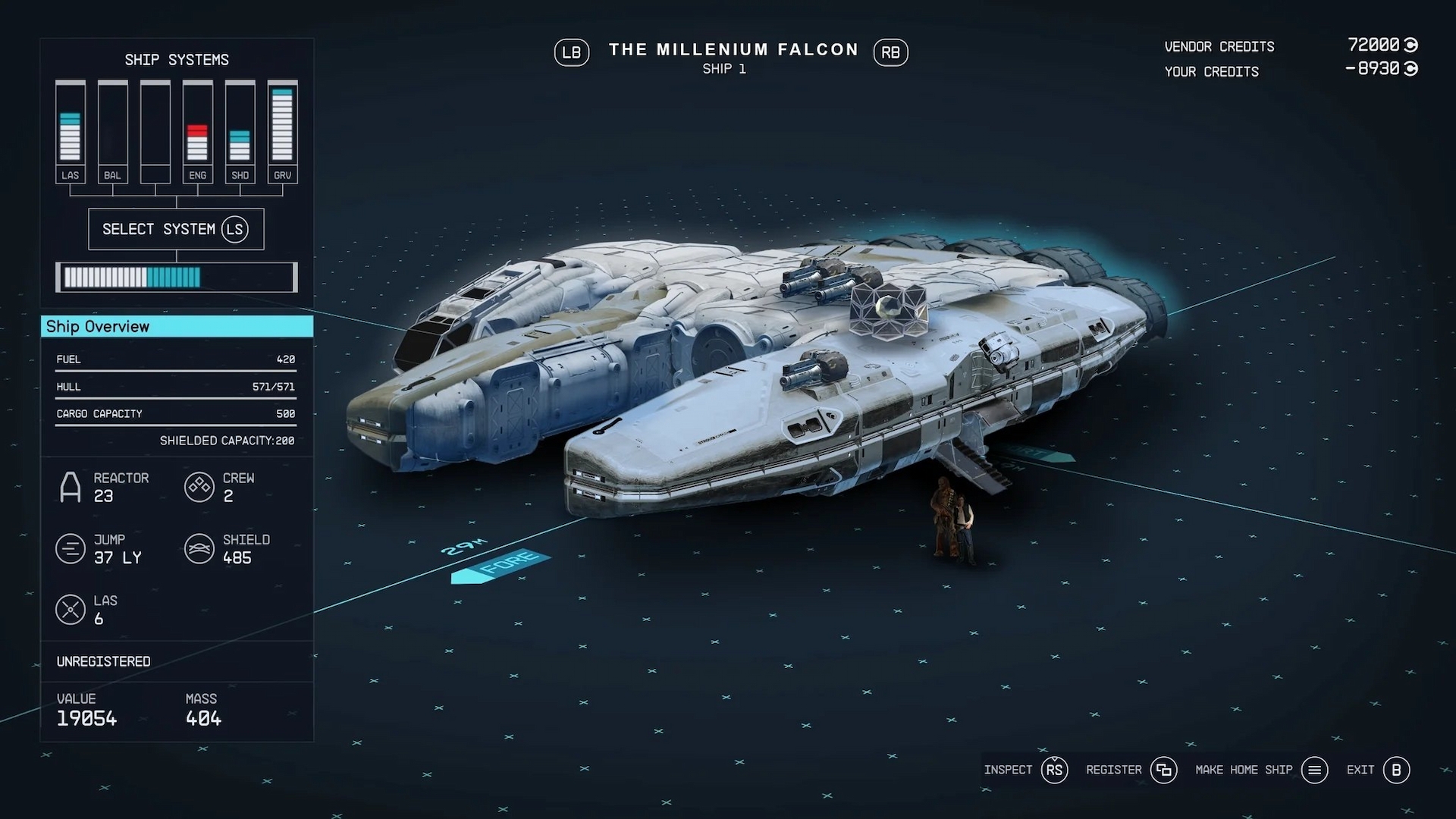Pick the SHD shield power column
The width and height of the screenshot is (1456, 819).
point(240,132)
